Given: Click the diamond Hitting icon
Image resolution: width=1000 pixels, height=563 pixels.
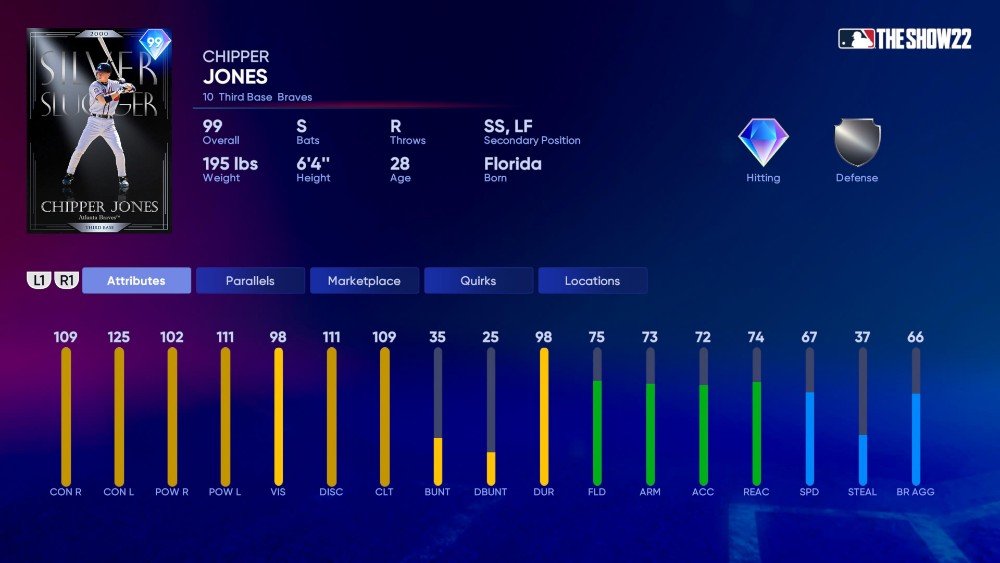Looking at the screenshot, I should 763,143.
